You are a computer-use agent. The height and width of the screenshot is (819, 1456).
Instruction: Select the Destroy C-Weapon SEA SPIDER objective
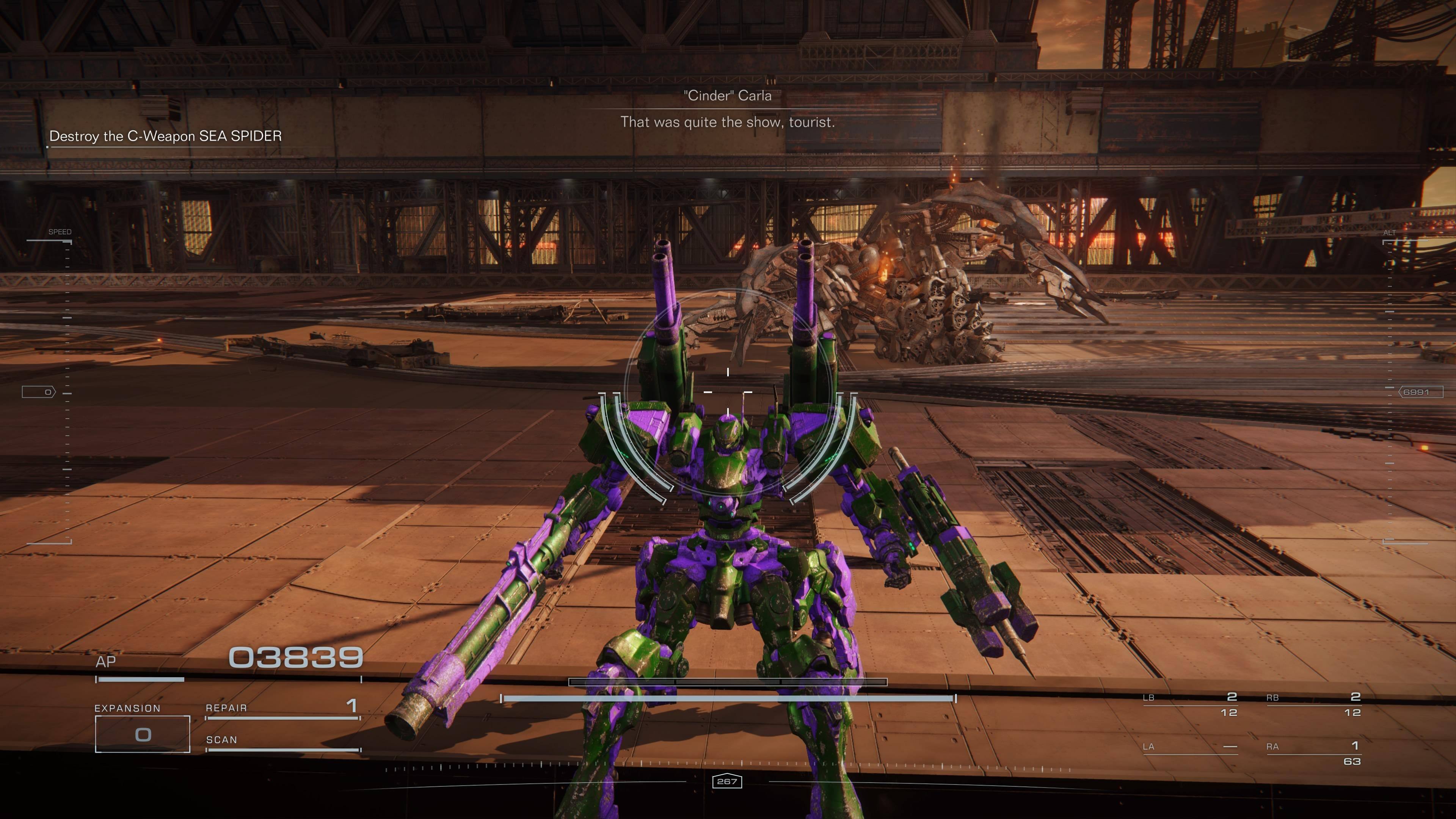[165, 136]
